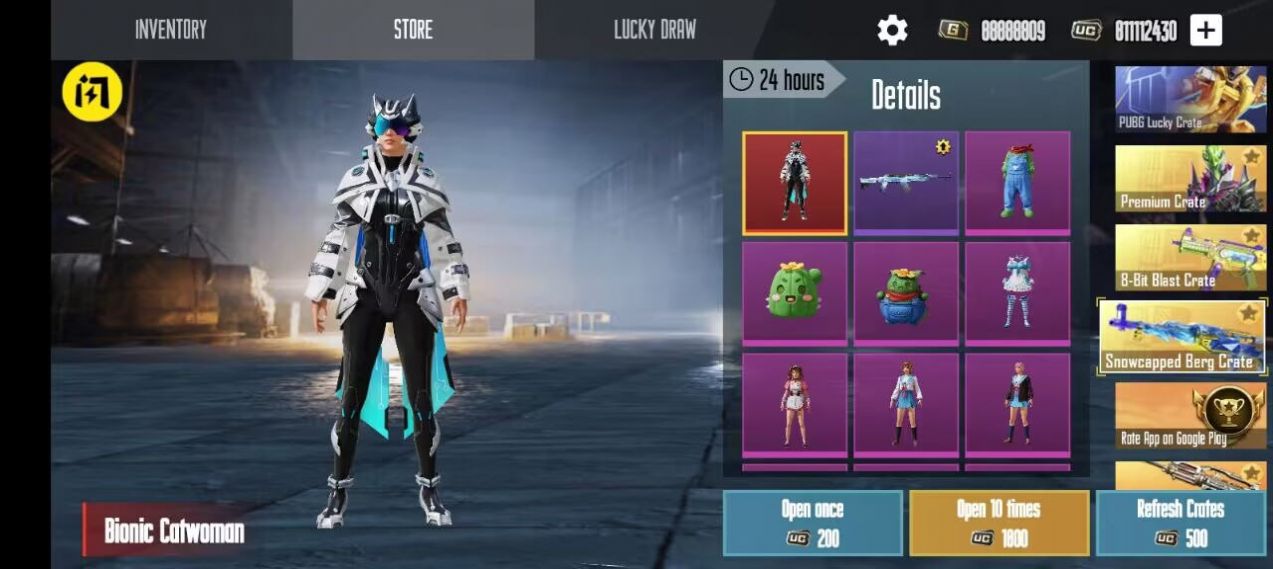Go to the Lucky Draw tab
Screen dimensions: 1273x569
pos(655,30)
